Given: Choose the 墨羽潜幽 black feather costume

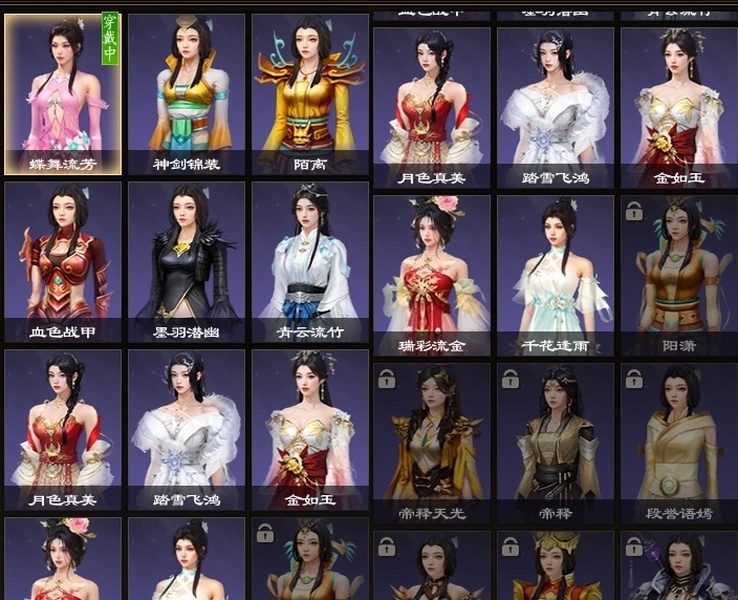Looking at the screenshot, I should 187,262.
